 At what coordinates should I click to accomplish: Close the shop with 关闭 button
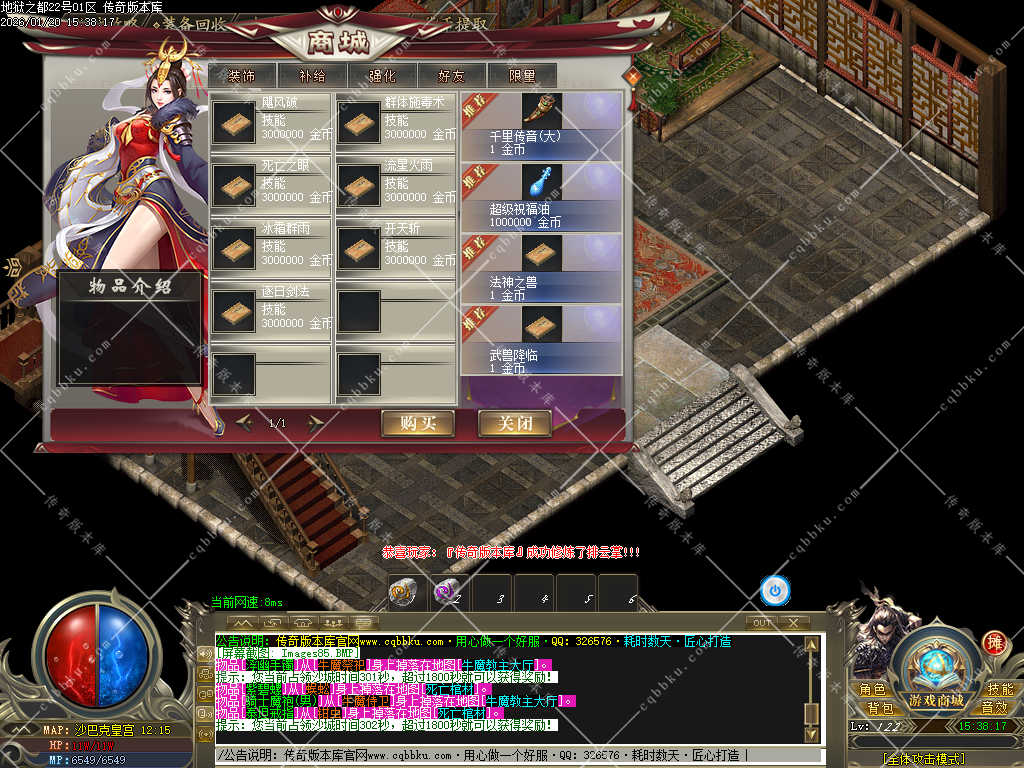click(x=514, y=423)
